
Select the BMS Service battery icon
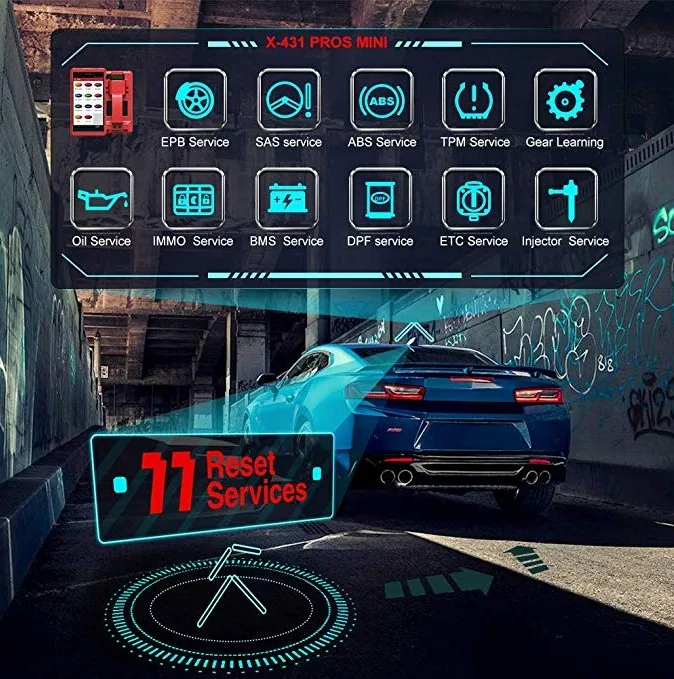[x=288, y=199]
